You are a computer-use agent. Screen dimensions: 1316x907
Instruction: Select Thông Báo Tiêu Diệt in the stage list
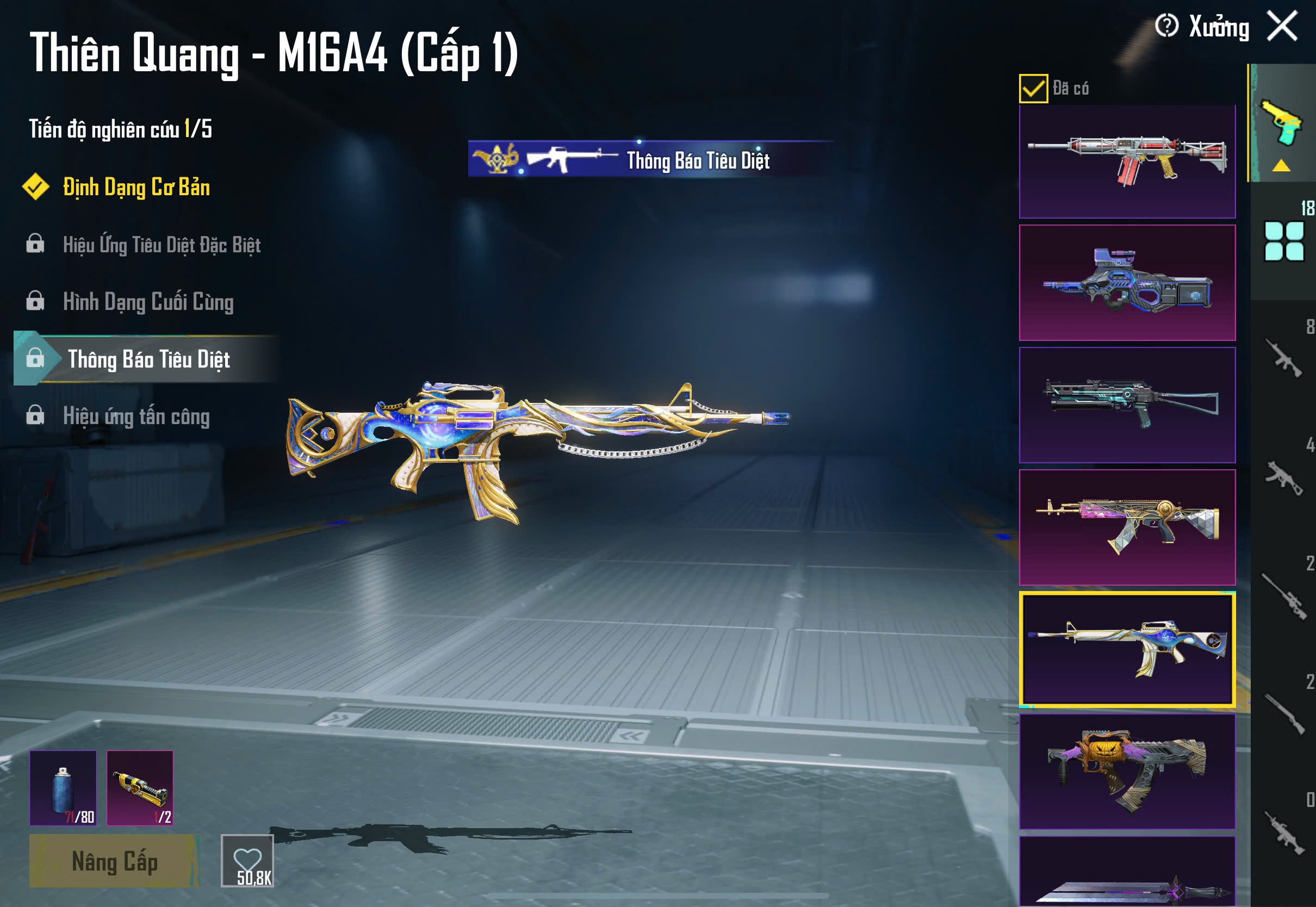coord(148,359)
